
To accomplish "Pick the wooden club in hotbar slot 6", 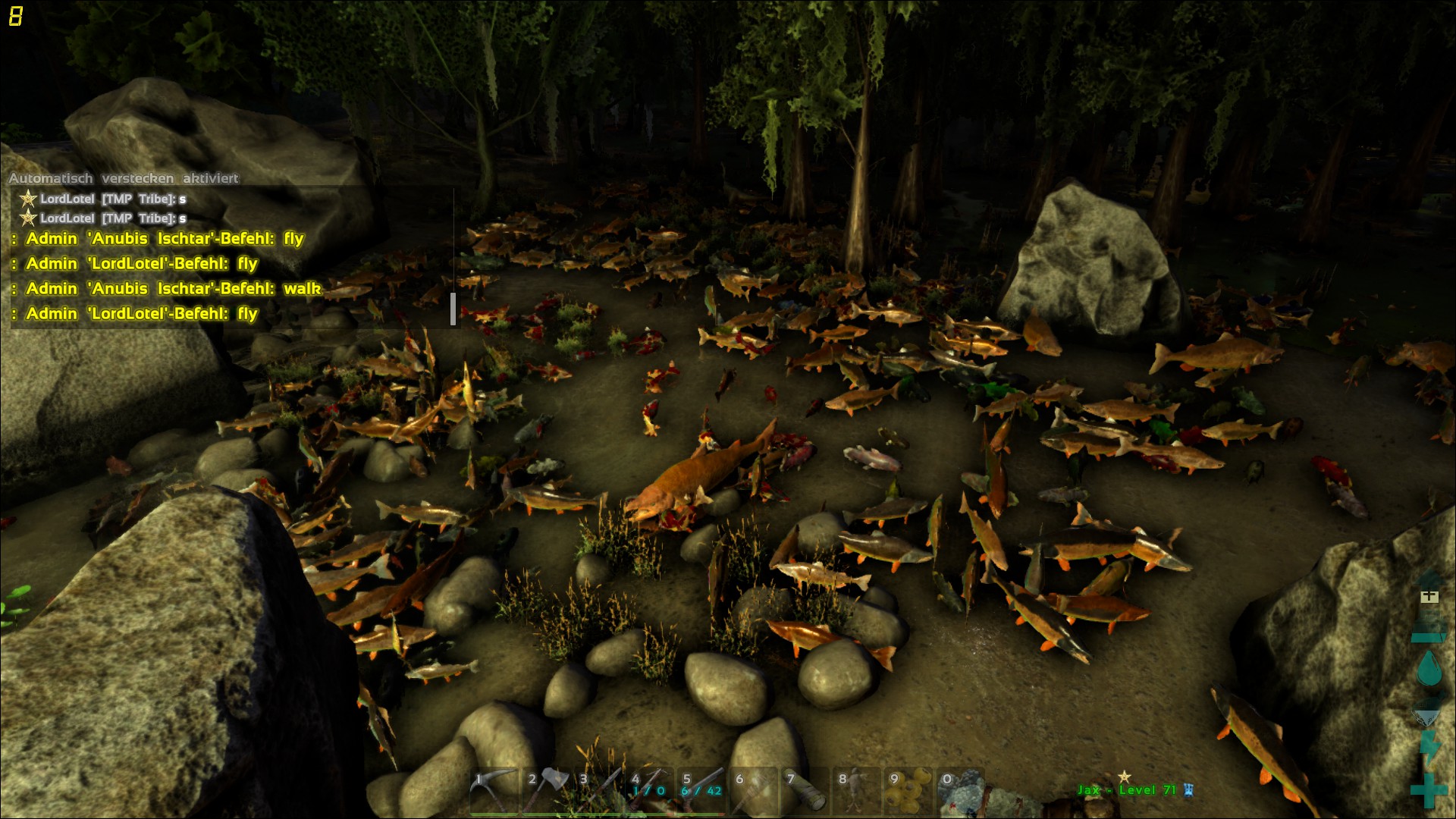I will click(754, 791).
